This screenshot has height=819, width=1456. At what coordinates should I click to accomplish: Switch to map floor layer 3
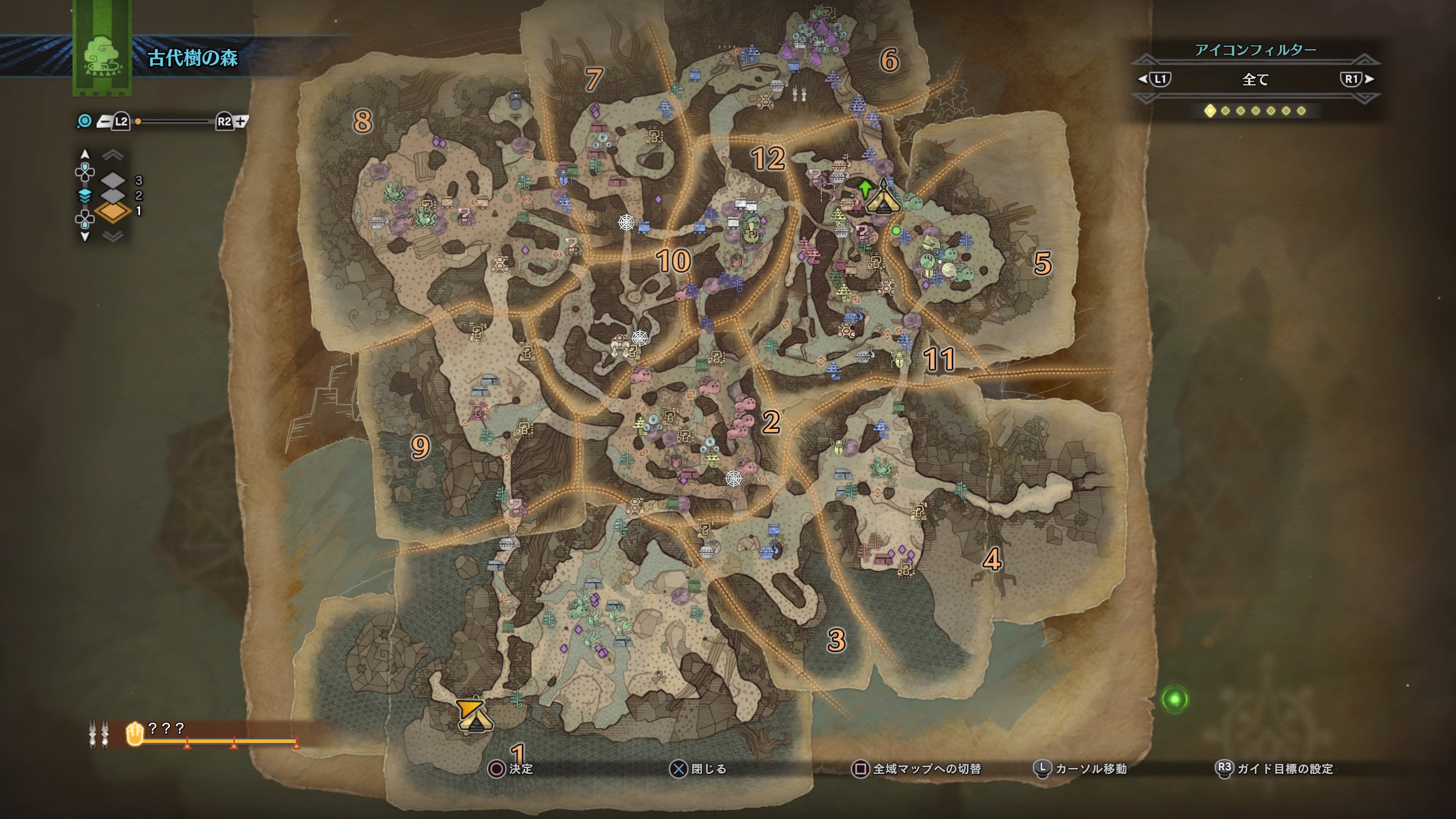114,180
